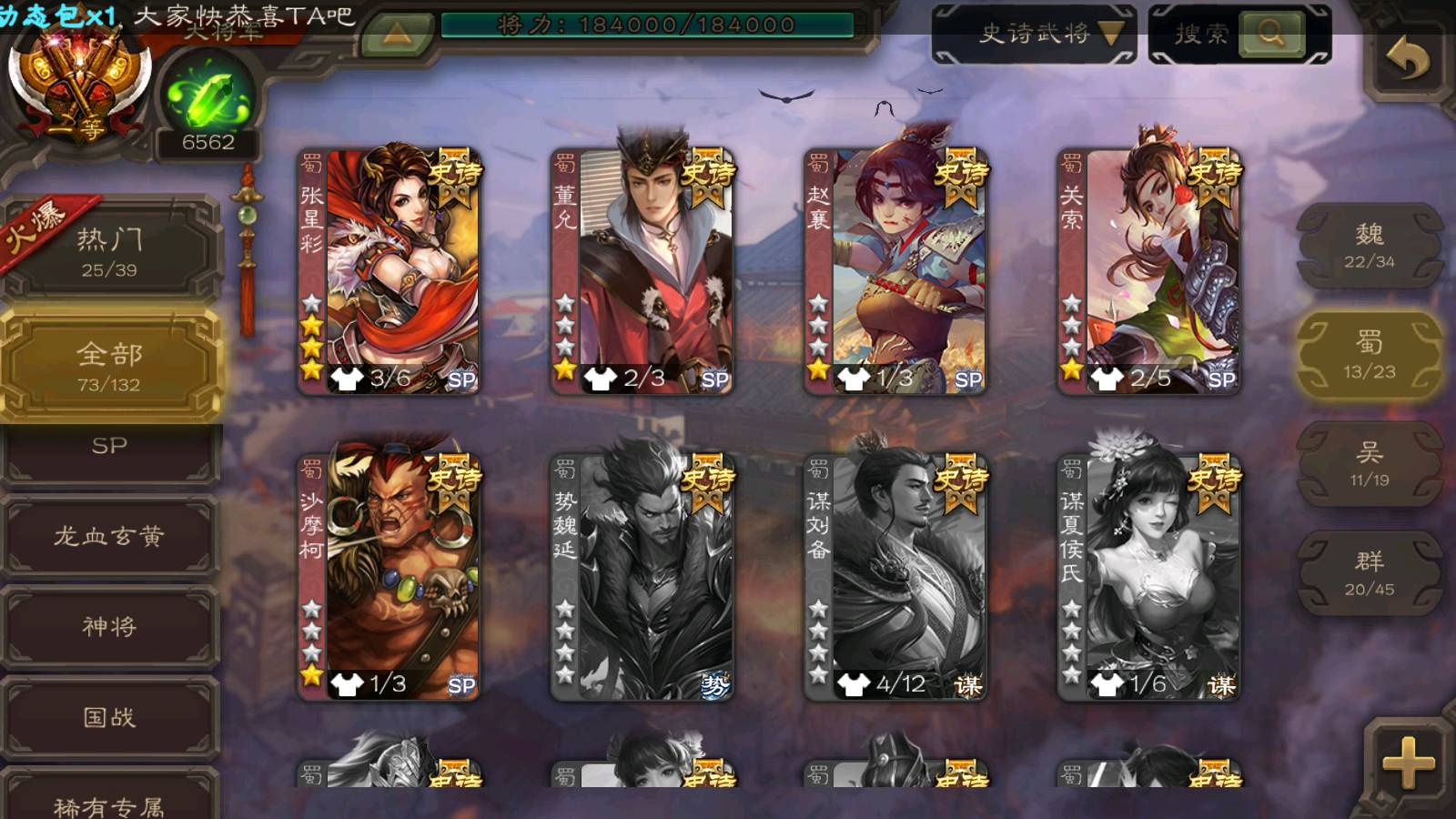
Task: Switch to the 神将 category
Action: tap(109, 626)
